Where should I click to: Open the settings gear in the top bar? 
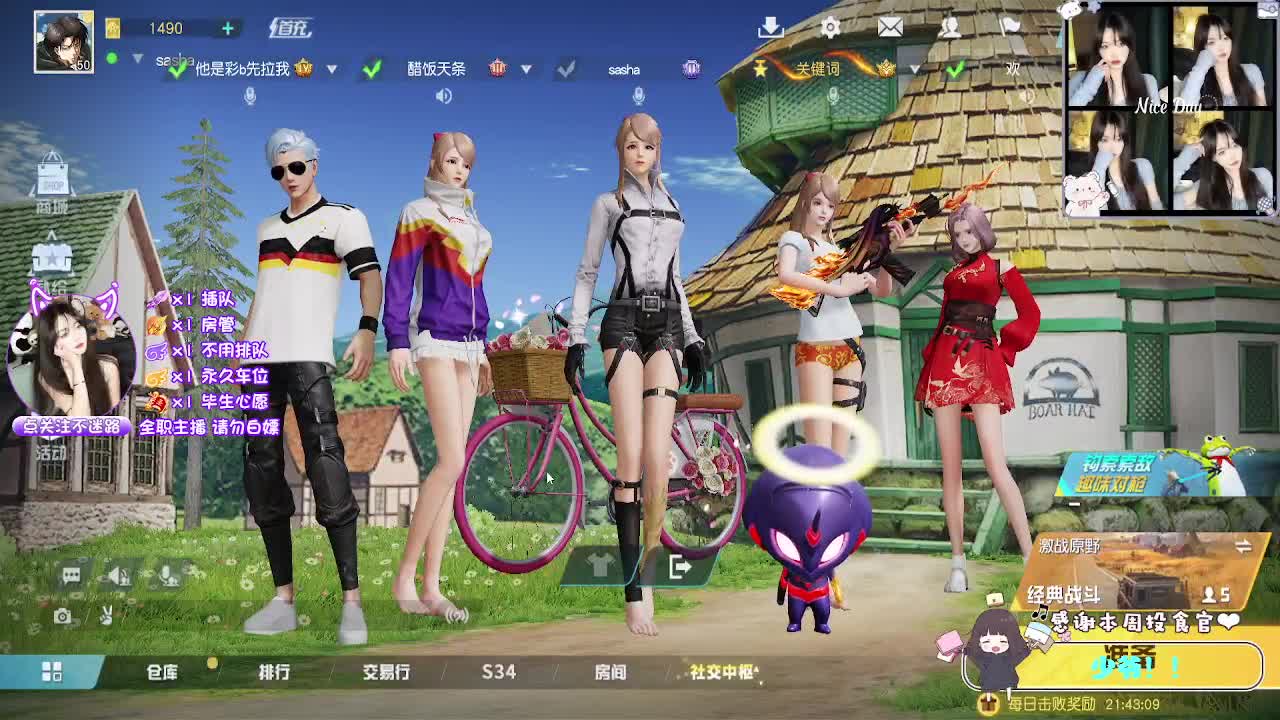[831, 27]
